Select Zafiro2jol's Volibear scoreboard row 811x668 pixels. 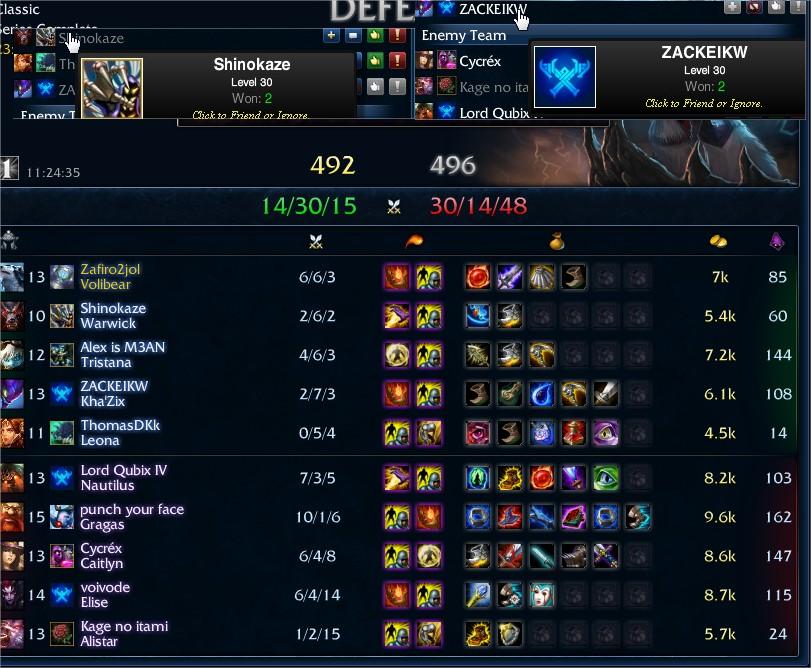pyautogui.click(x=110, y=277)
